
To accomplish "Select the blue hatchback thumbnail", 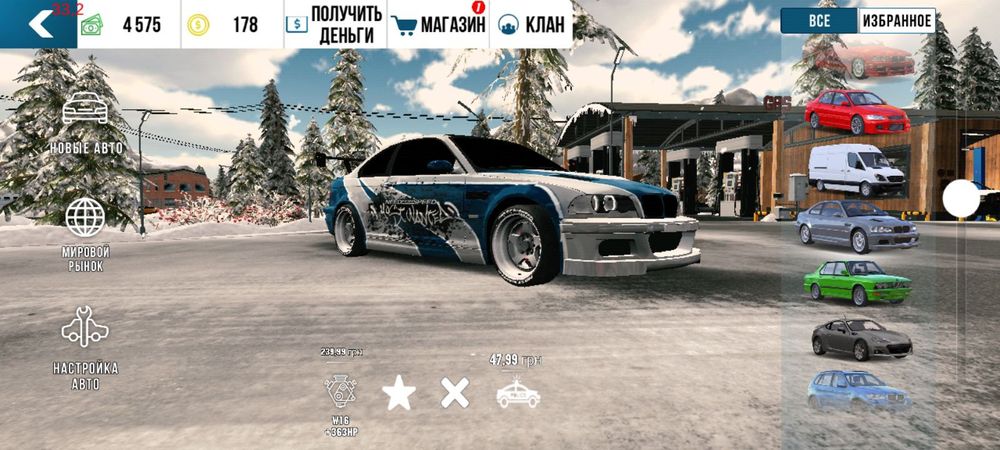I will [858, 391].
